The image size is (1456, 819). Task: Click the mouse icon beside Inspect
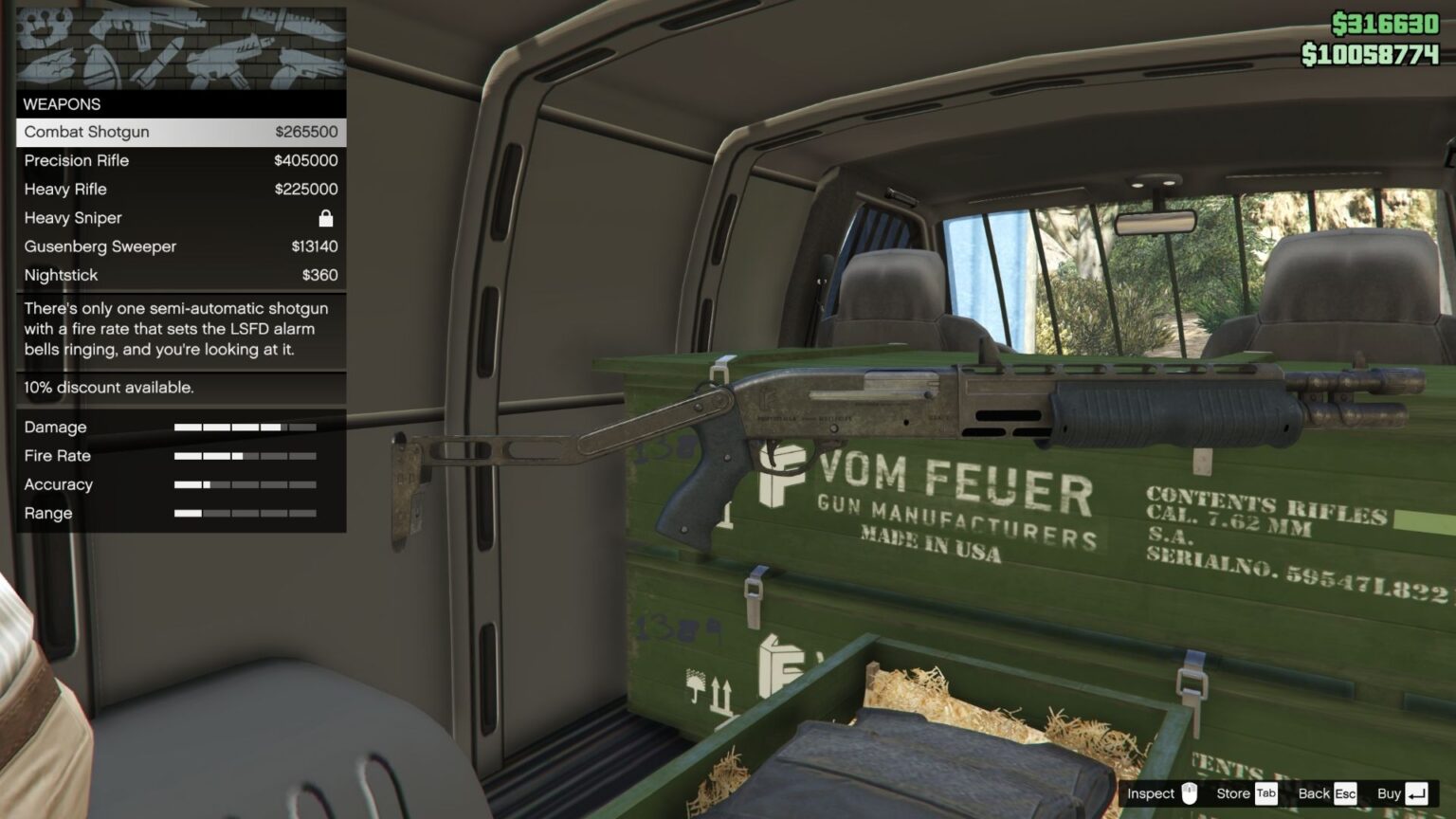click(x=1189, y=793)
